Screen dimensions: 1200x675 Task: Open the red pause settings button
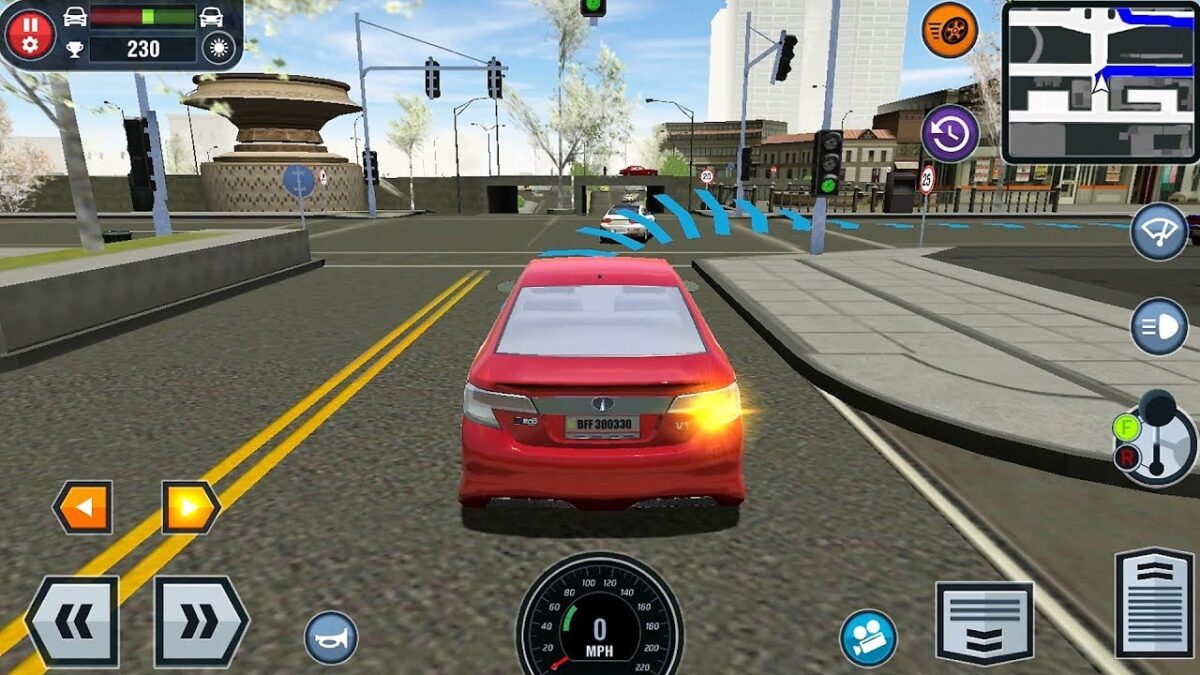click(30, 33)
